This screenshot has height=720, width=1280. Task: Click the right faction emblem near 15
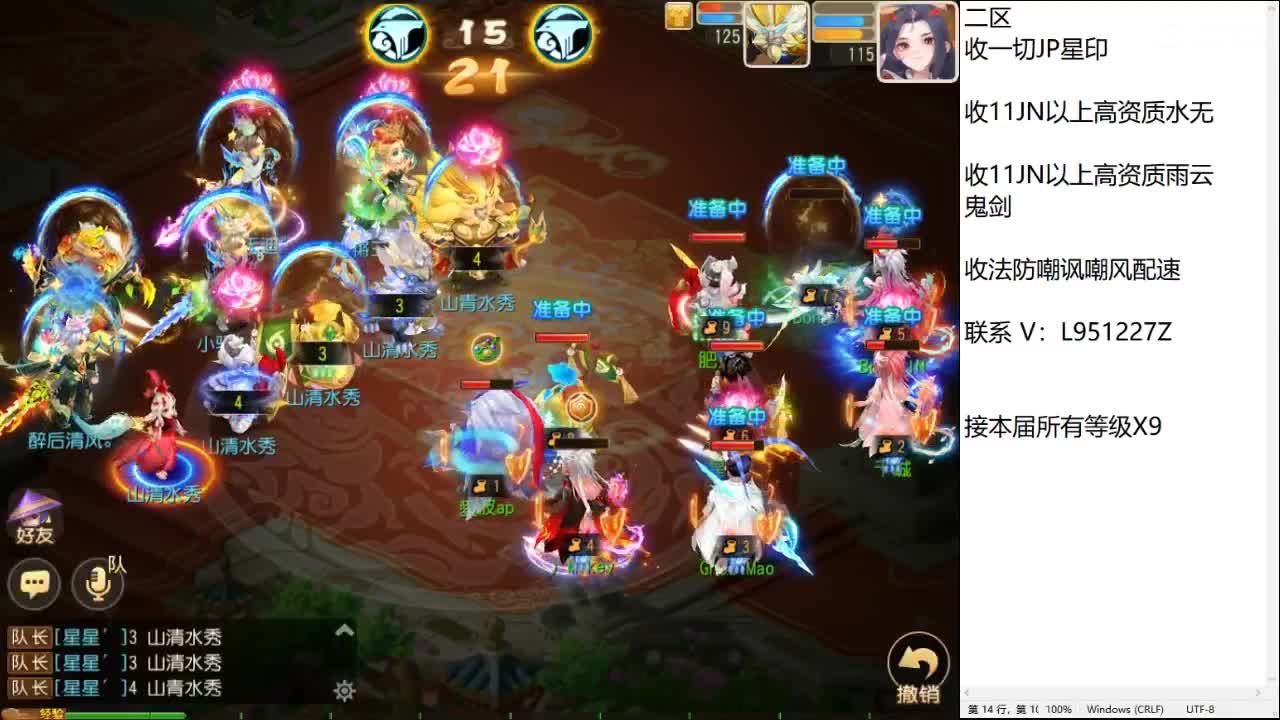563,33
